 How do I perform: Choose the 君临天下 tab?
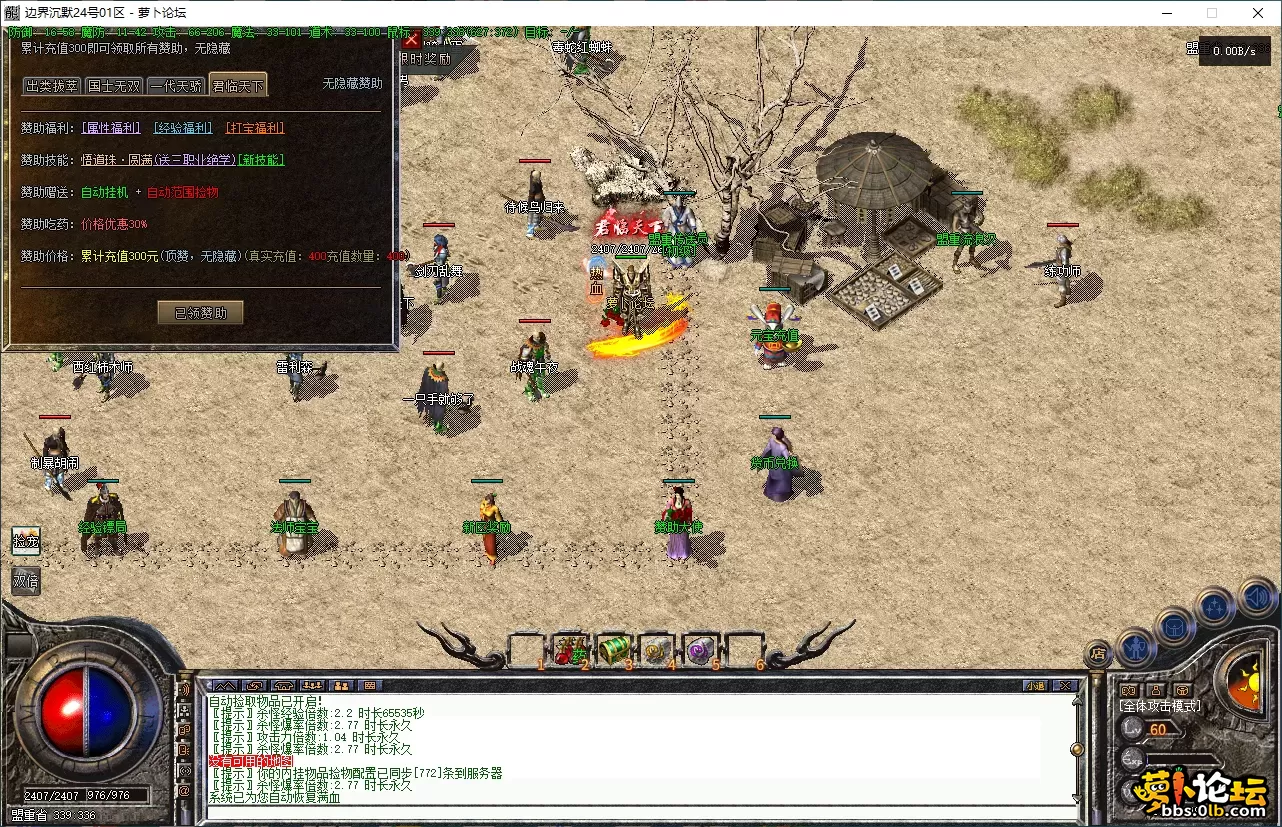point(238,86)
